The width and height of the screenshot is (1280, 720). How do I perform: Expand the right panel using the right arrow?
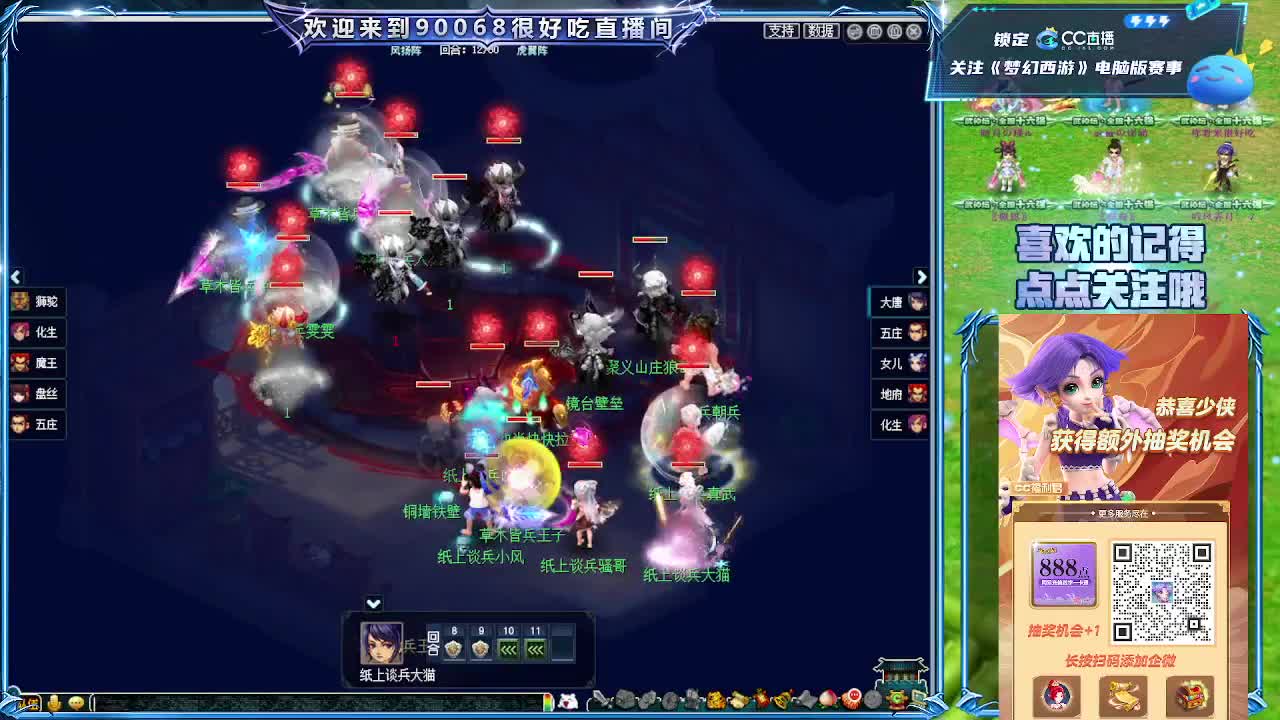921,276
